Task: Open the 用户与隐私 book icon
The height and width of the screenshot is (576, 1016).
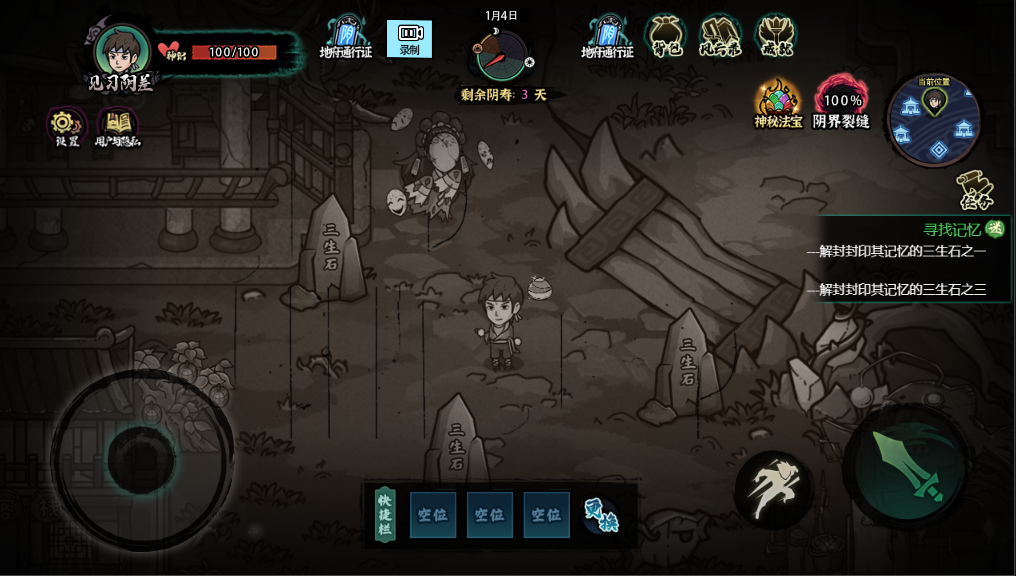Action: 118,125
